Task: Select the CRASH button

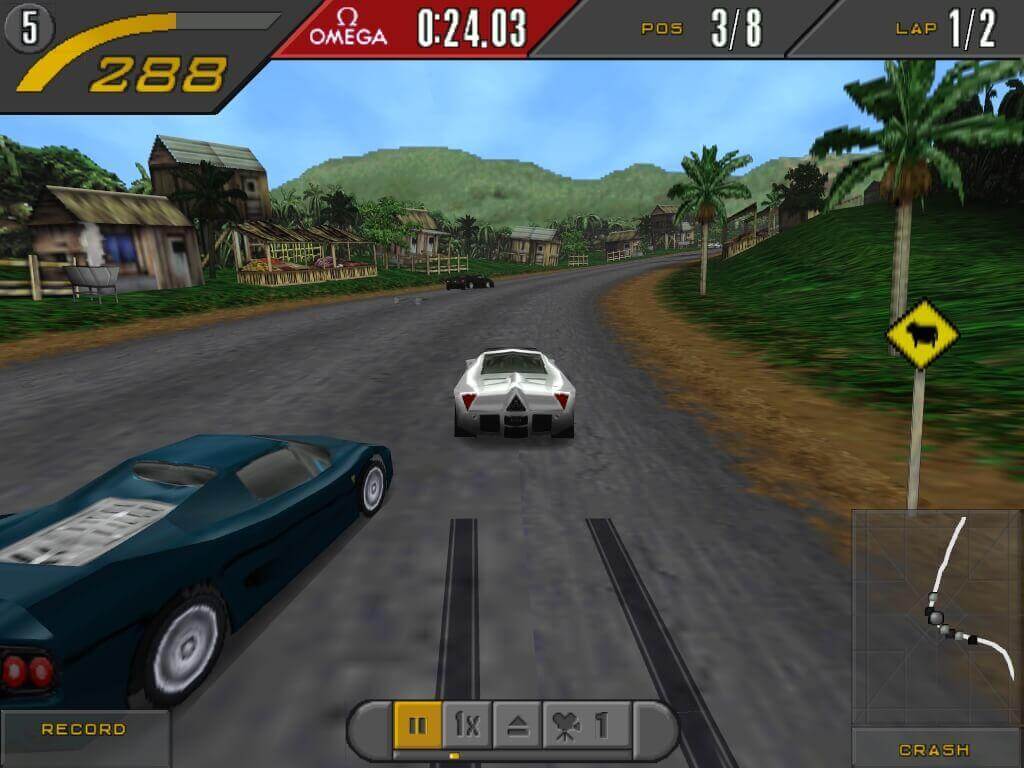Action: pyautogui.click(x=934, y=749)
